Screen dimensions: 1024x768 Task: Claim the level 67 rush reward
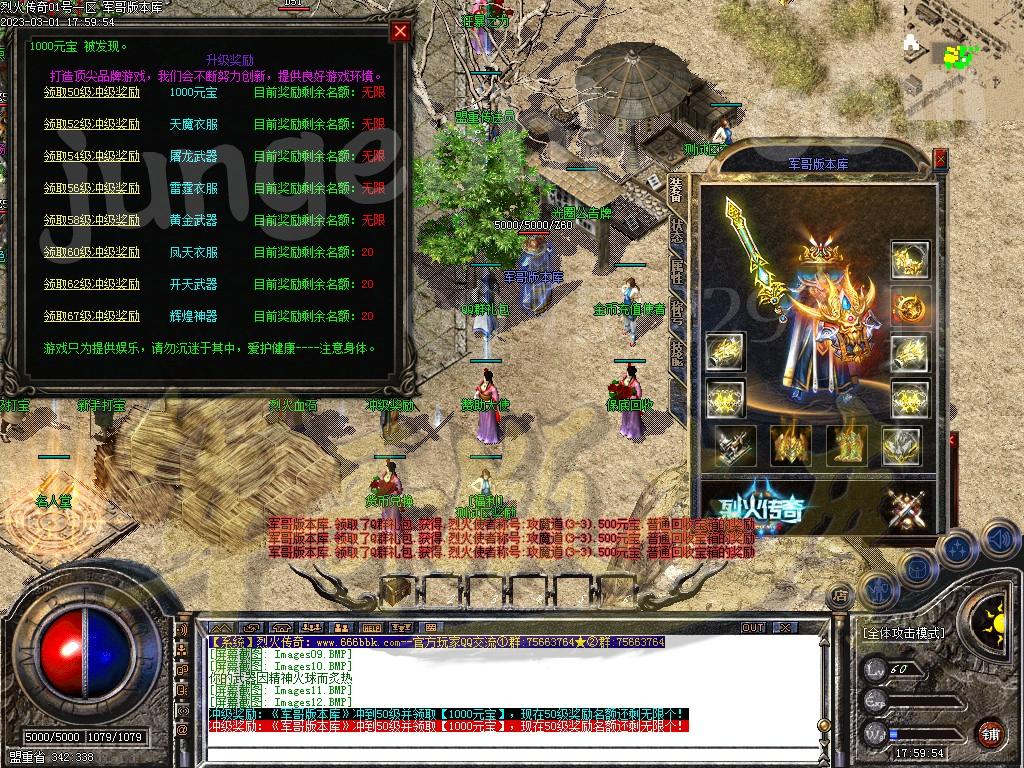[91, 316]
